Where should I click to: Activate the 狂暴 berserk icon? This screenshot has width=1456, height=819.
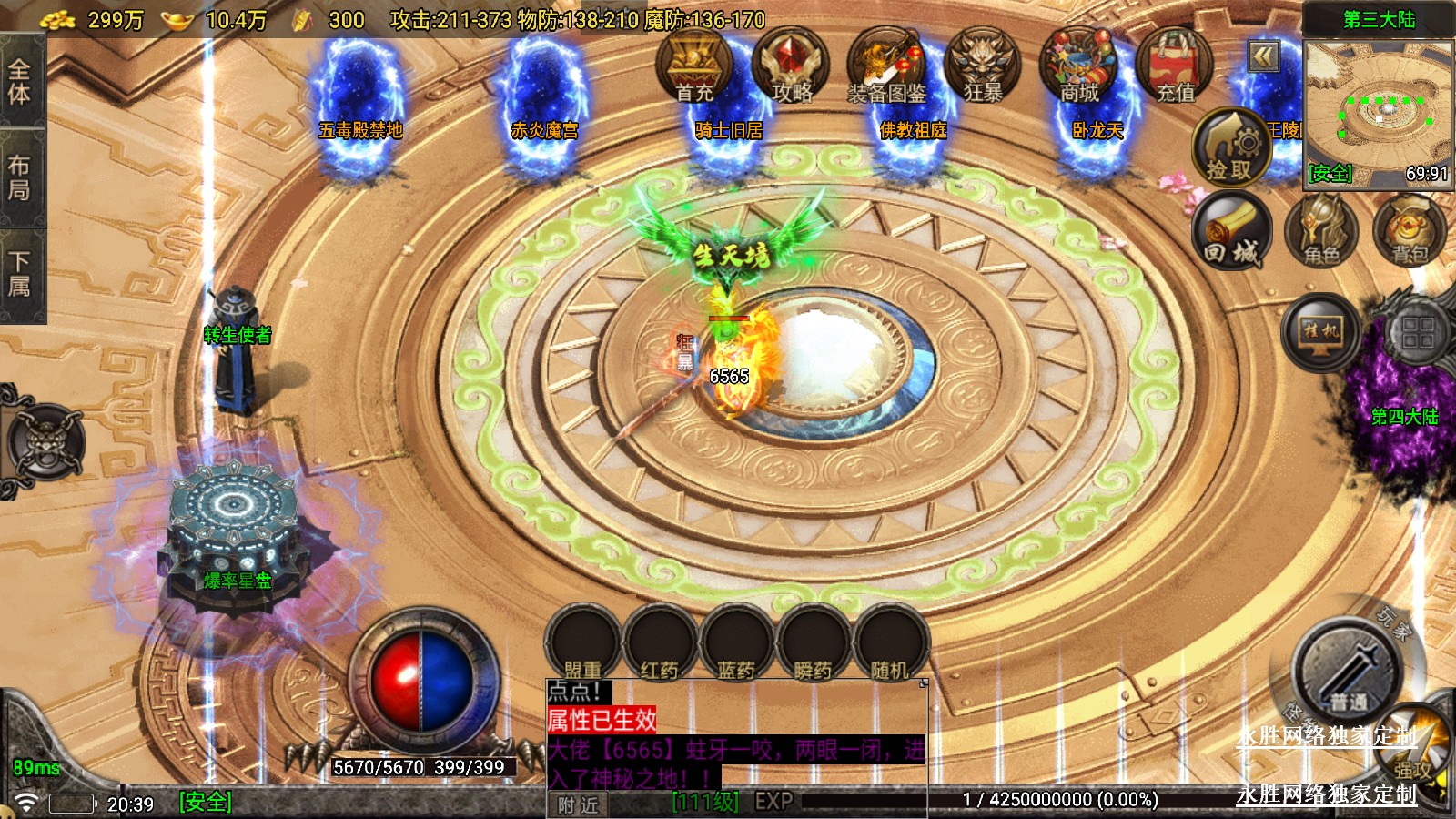(x=983, y=66)
